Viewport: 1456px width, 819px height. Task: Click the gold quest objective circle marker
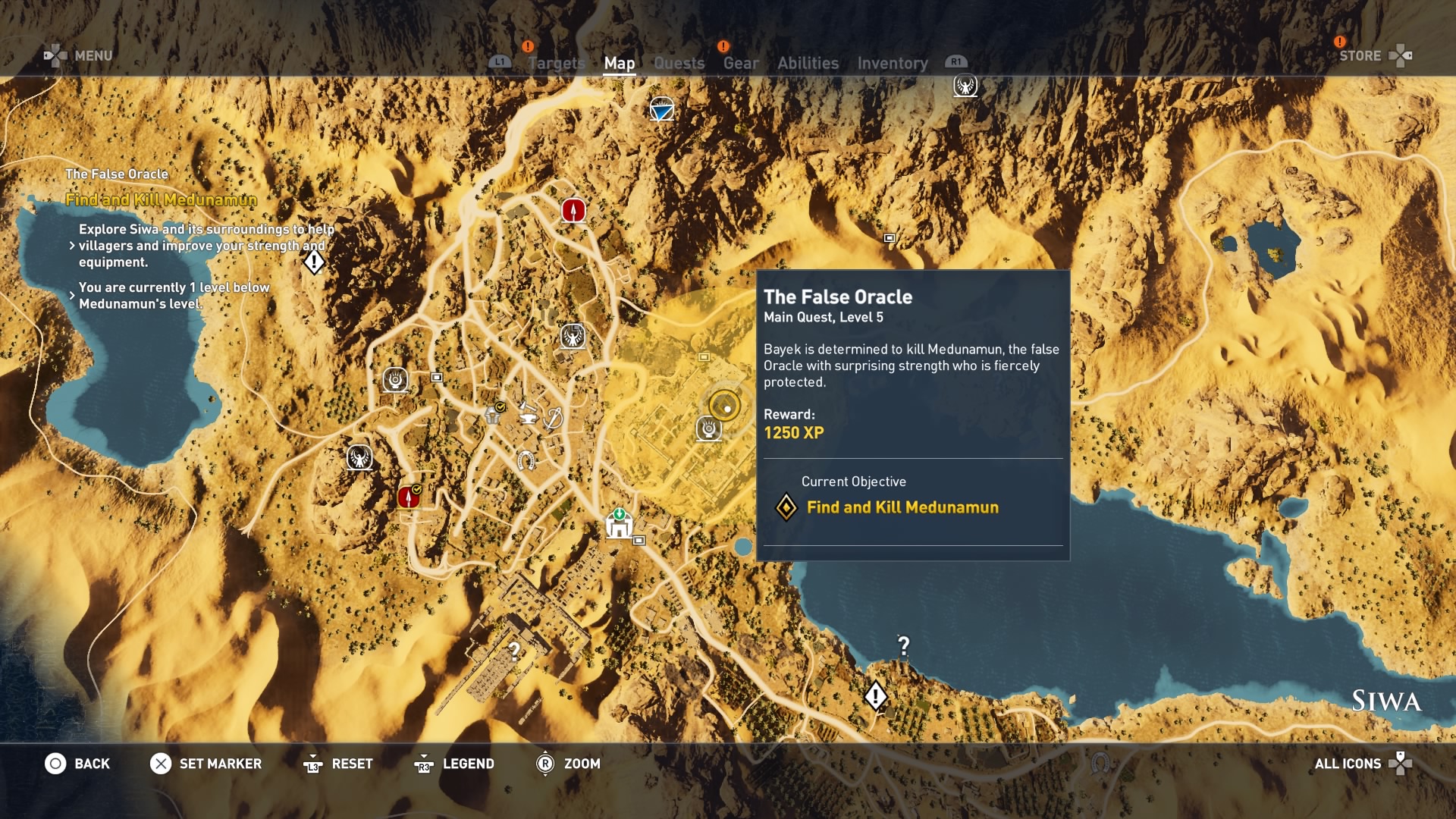coord(725,406)
